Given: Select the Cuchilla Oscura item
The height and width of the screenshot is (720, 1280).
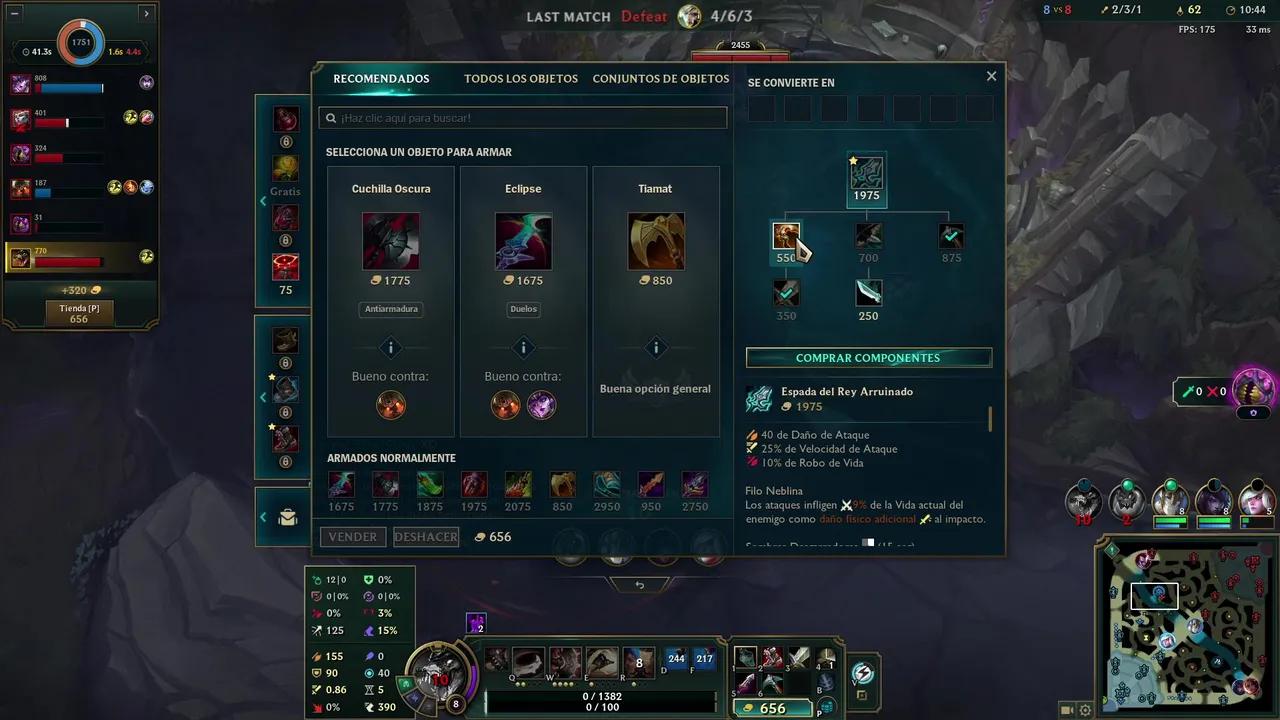Looking at the screenshot, I should pos(391,241).
